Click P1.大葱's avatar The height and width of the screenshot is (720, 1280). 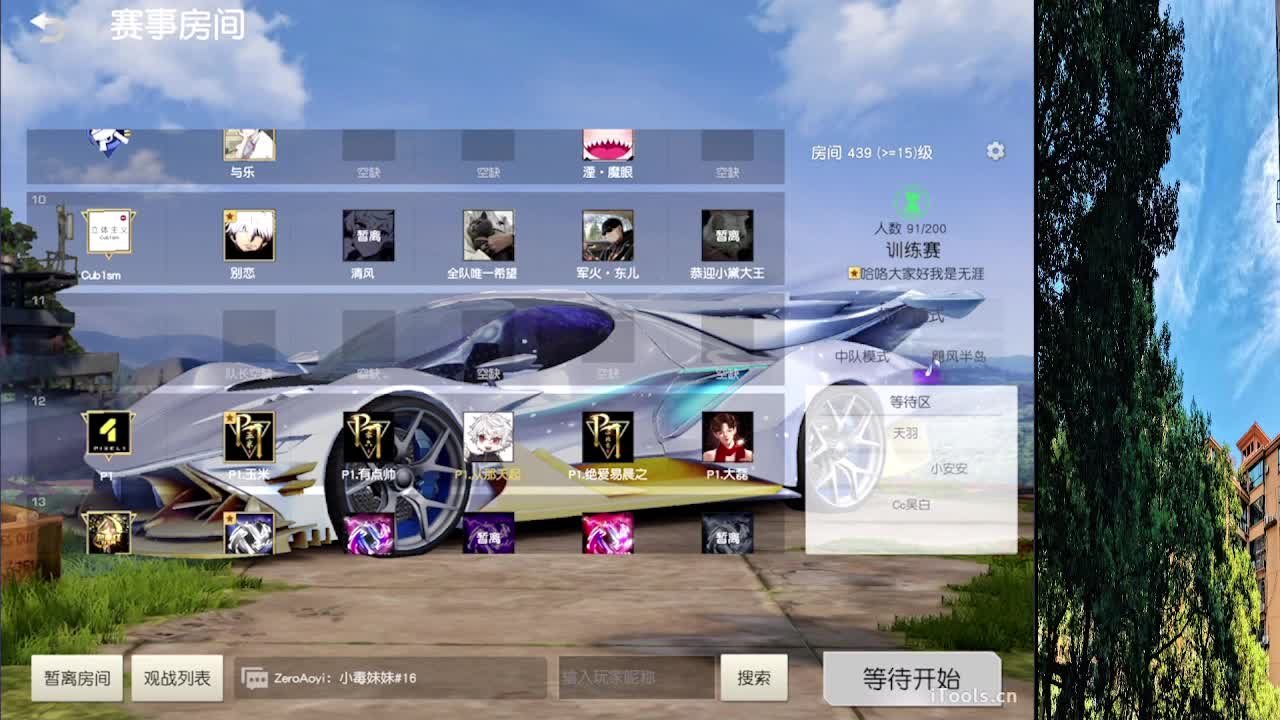click(x=729, y=437)
